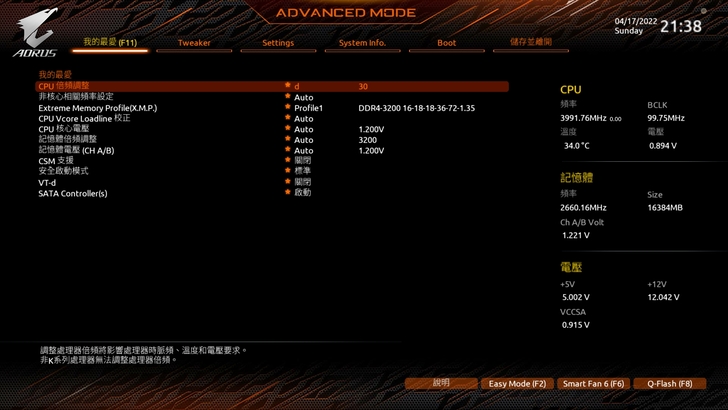Screen dimensions: 728x410
Task: Open the CPU 核心電壓 setting
Action: pos(64,129)
